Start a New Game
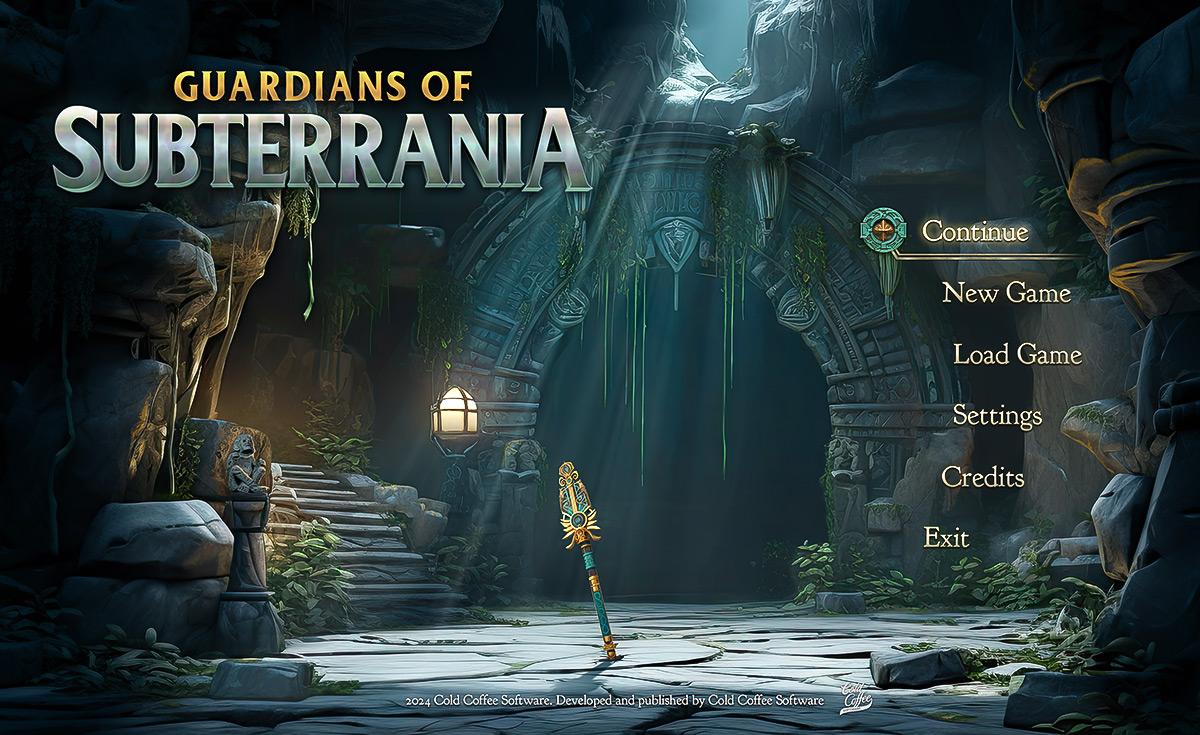The width and height of the screenshot is (1200, 735). (x=1006, y=293)
